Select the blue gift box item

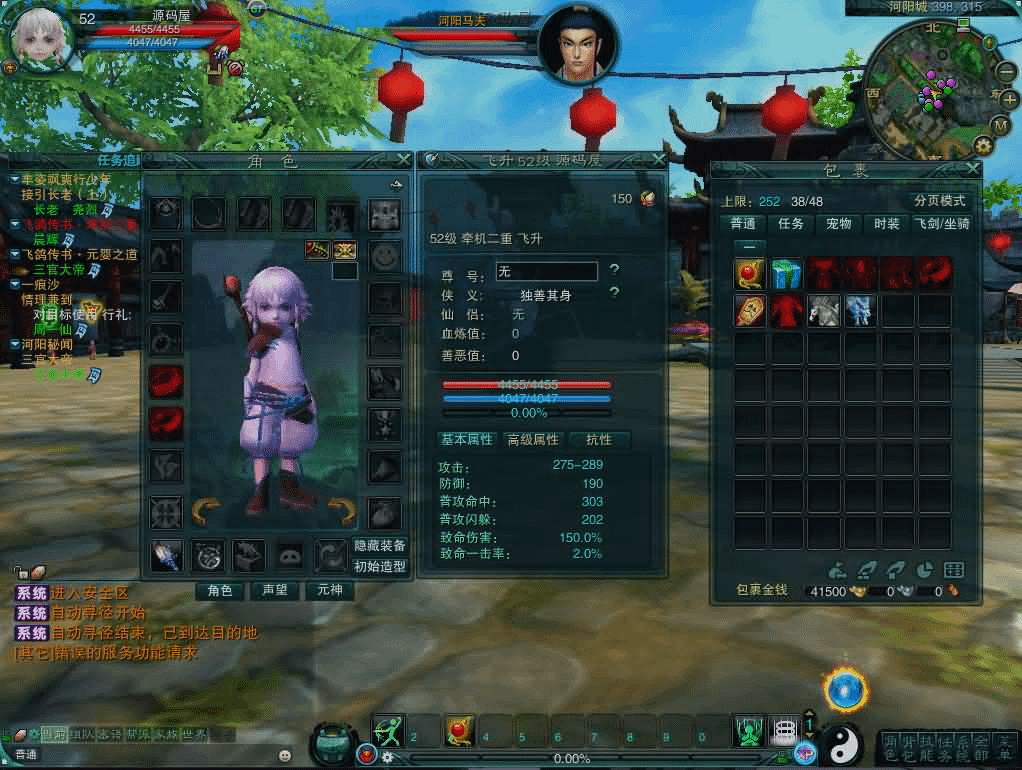click(x=787, y=272)
